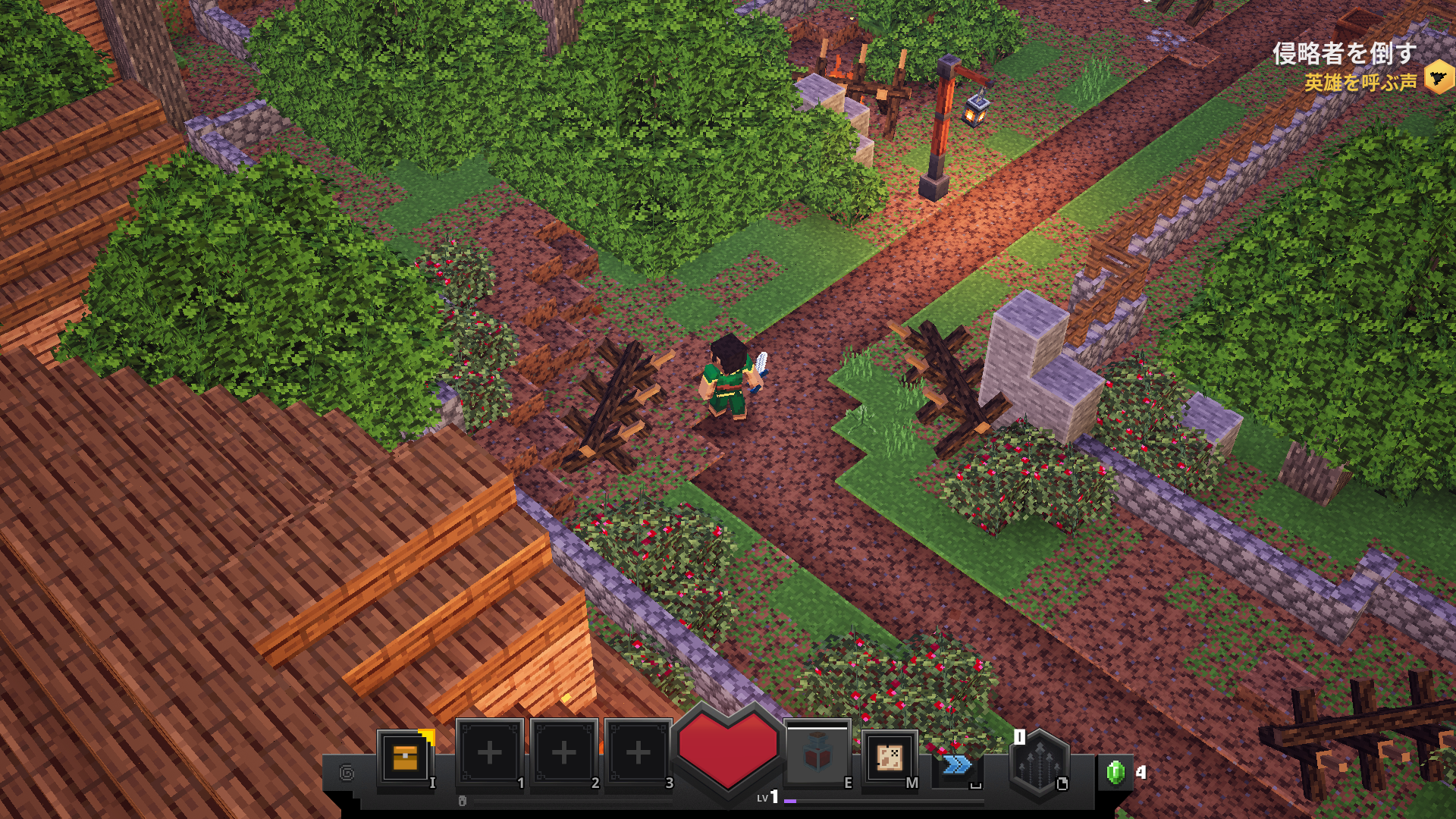Viewport: 1456px width, 819px height.
Task: Open the map scroll icon
Action: [x=890, y=757]
